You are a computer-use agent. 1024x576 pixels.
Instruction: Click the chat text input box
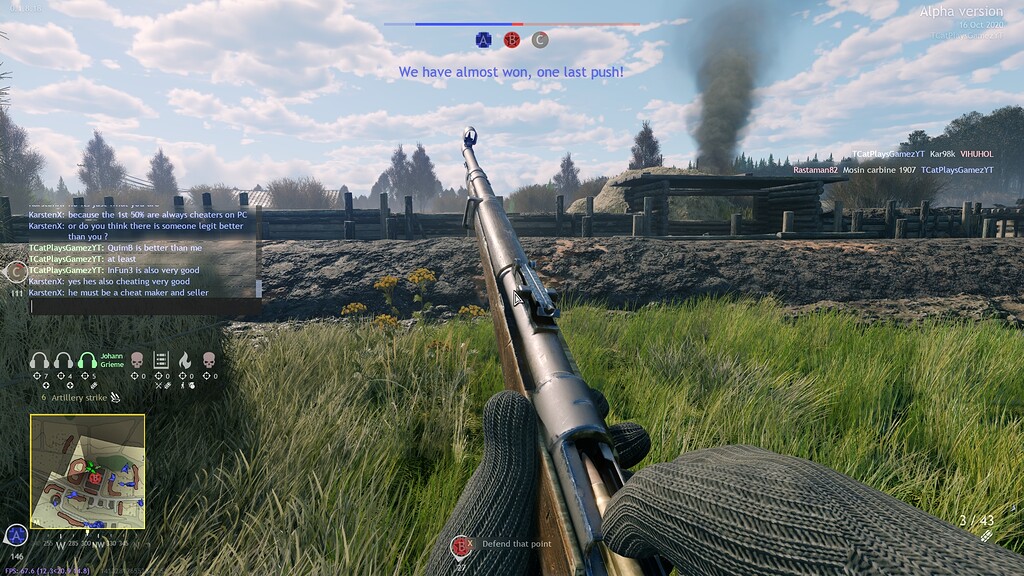click(x=145, y=306)
